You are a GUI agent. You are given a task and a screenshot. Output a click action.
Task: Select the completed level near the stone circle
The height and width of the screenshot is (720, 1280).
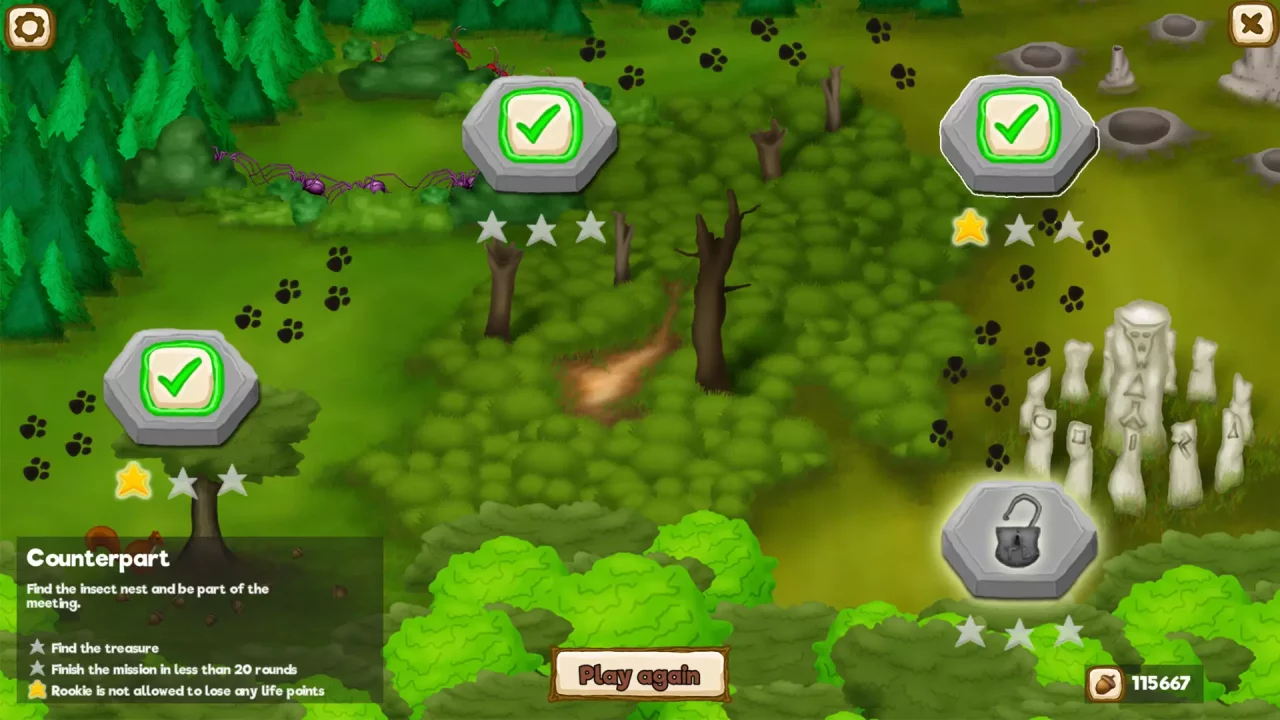click(1018, 125)
